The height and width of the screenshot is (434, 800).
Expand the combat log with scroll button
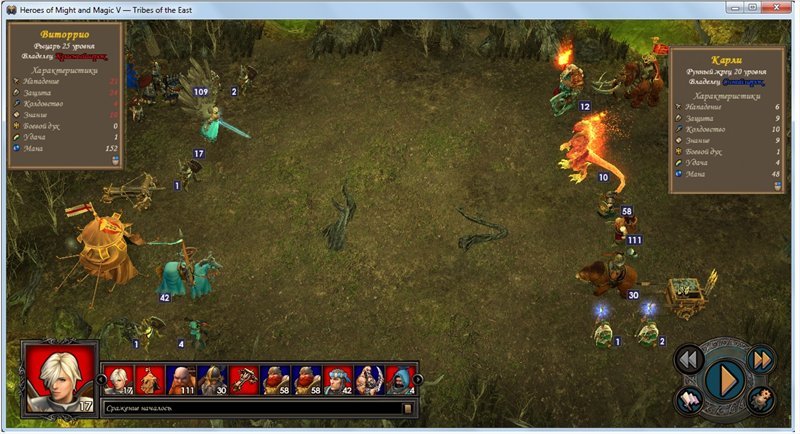coord(407,408)
